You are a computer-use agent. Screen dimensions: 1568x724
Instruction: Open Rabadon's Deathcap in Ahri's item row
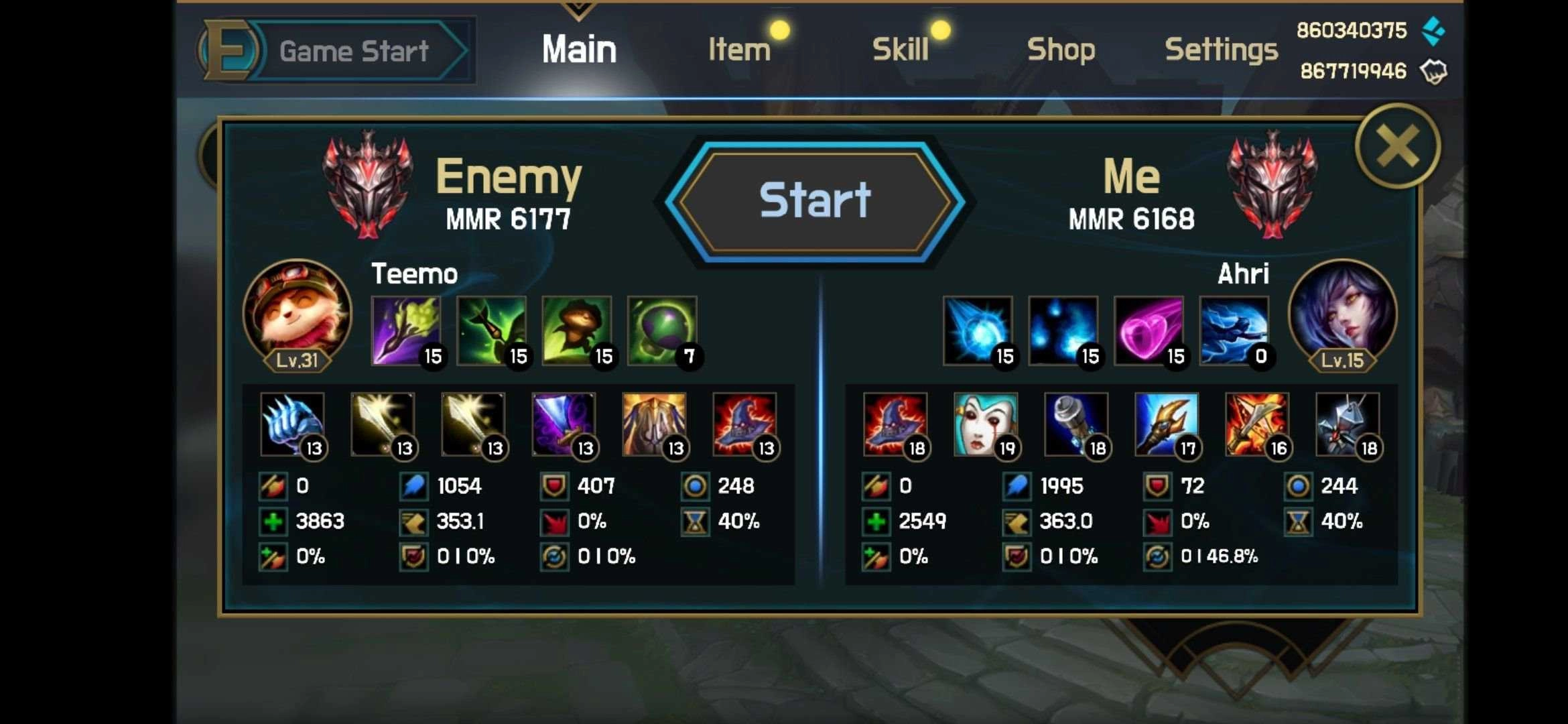click(x=895, y=424)
